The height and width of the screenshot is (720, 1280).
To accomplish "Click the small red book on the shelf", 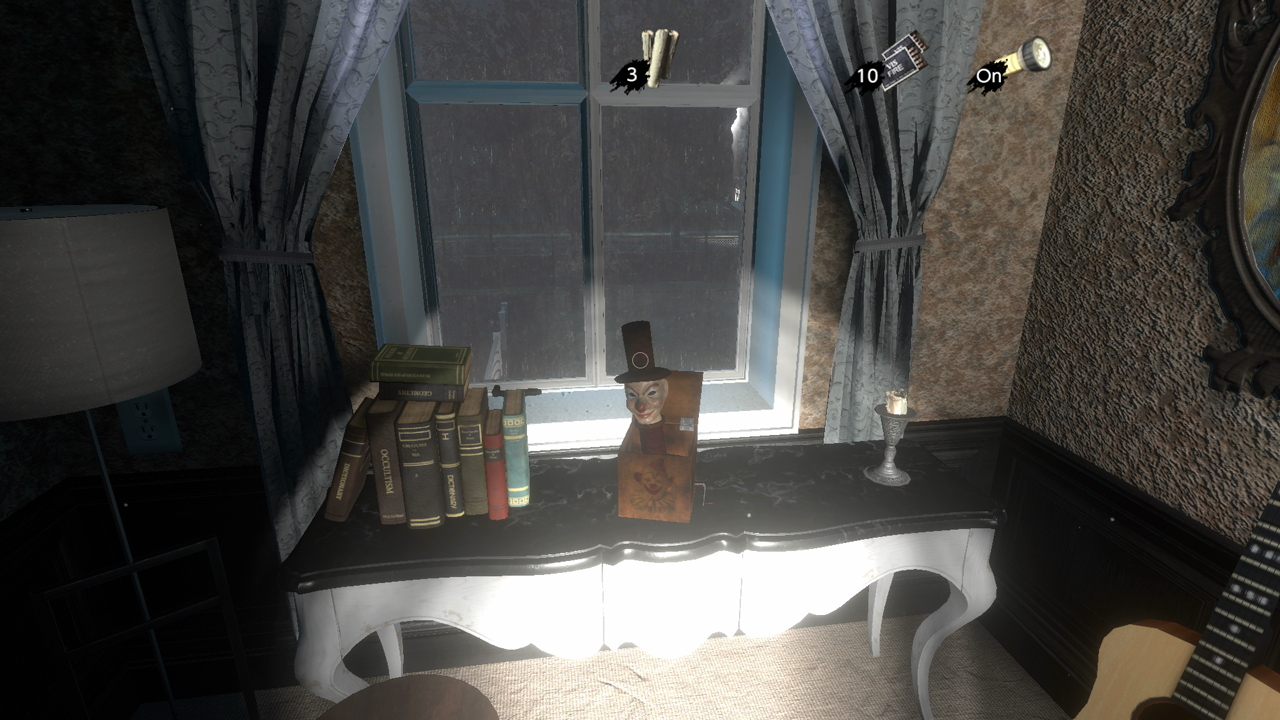I will [493, 461].
